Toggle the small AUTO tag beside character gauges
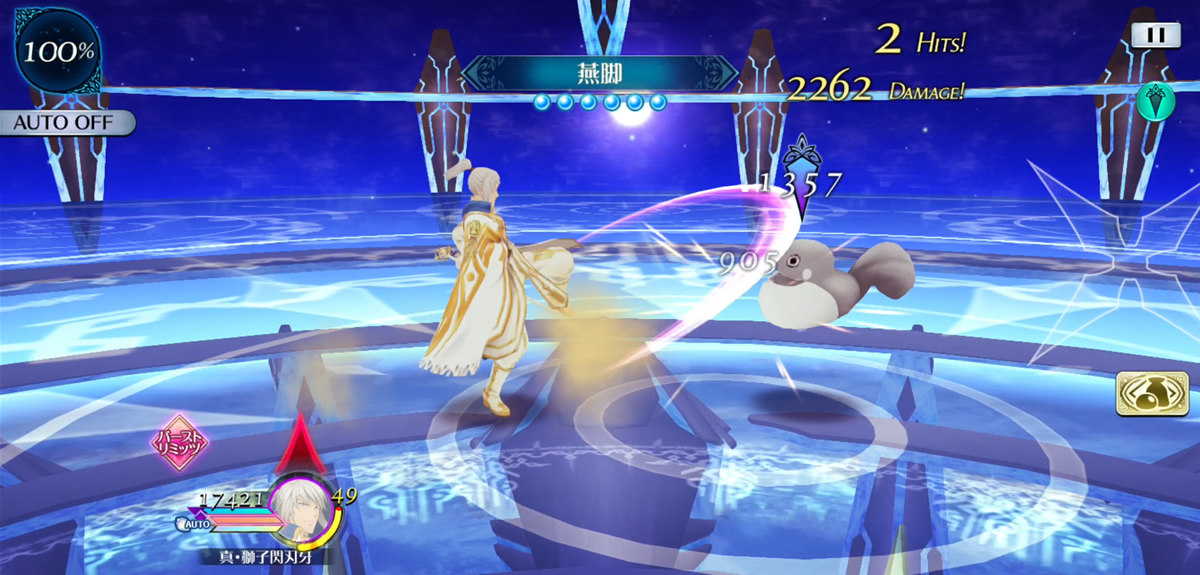 point(194,523)
